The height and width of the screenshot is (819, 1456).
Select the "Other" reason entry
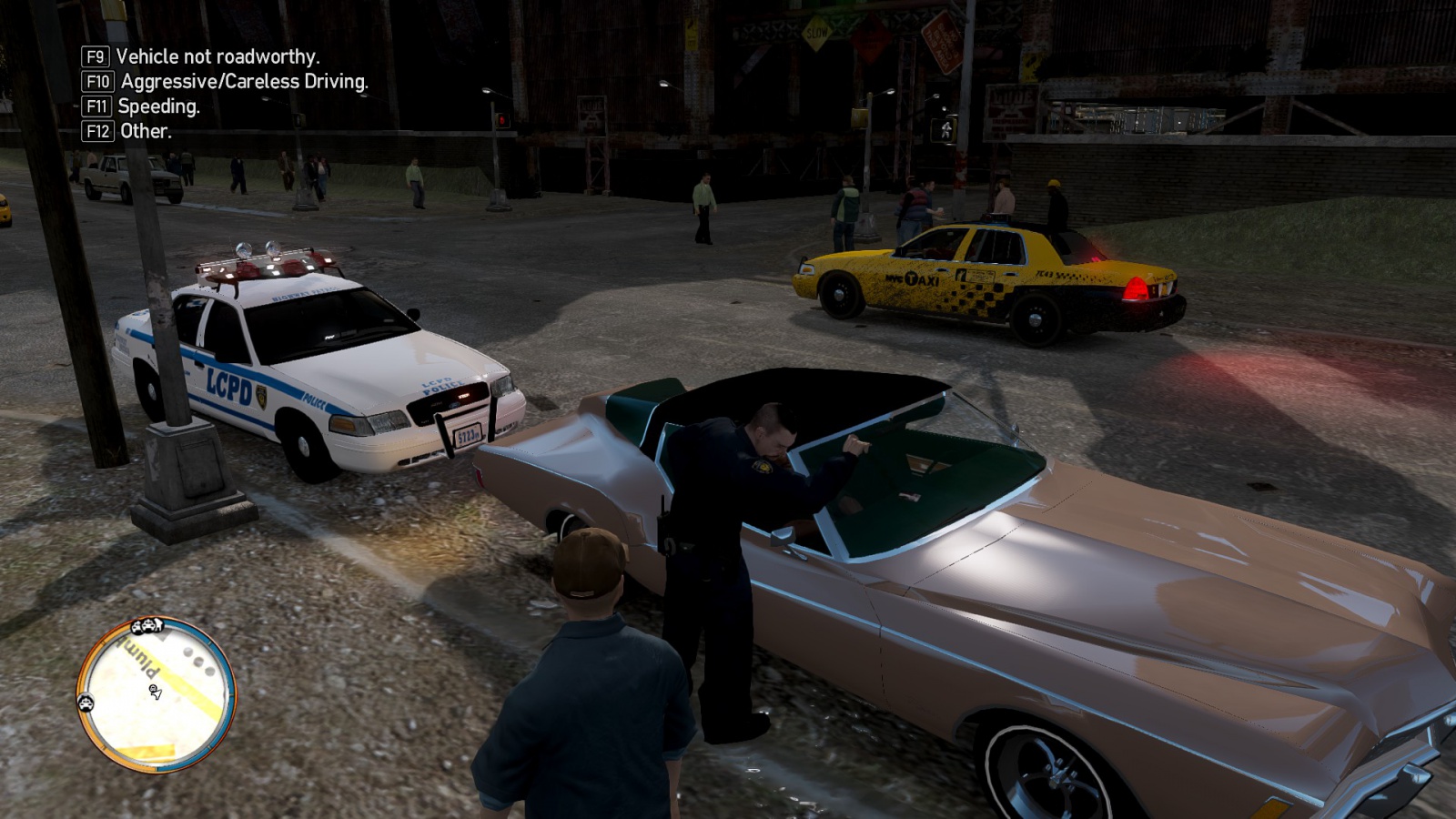pos(145,131)
